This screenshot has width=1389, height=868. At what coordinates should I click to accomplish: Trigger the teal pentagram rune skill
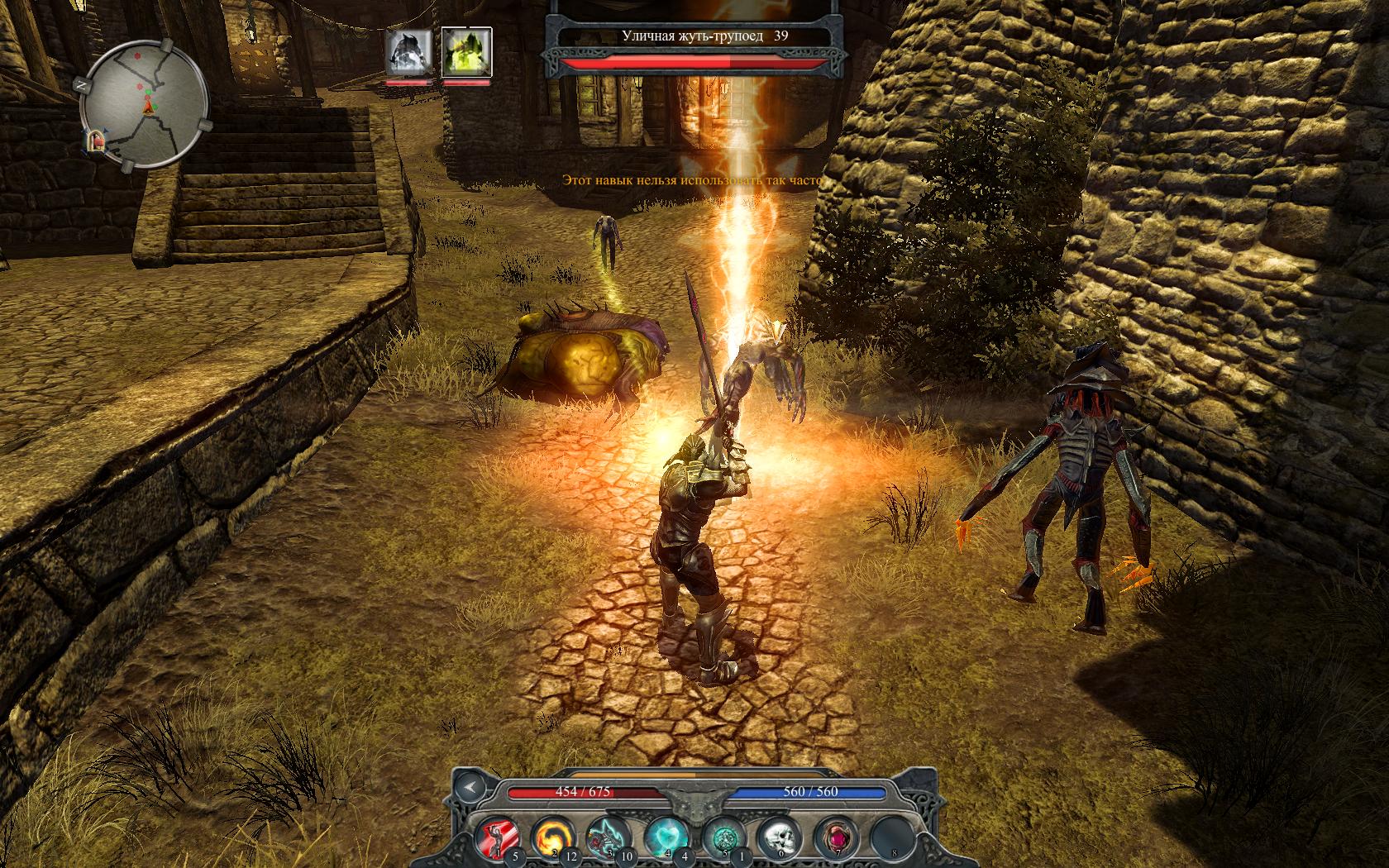coord(720,837)
